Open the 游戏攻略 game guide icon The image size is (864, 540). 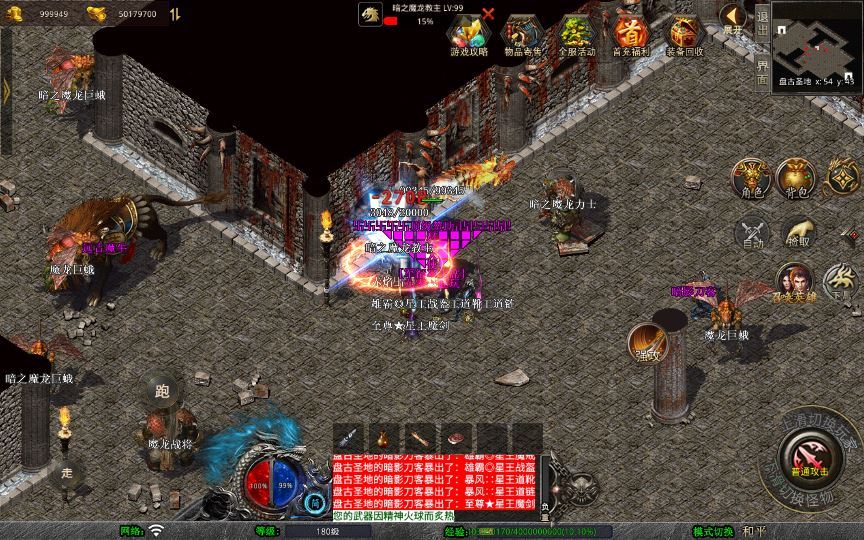click(x=469, y=35)
